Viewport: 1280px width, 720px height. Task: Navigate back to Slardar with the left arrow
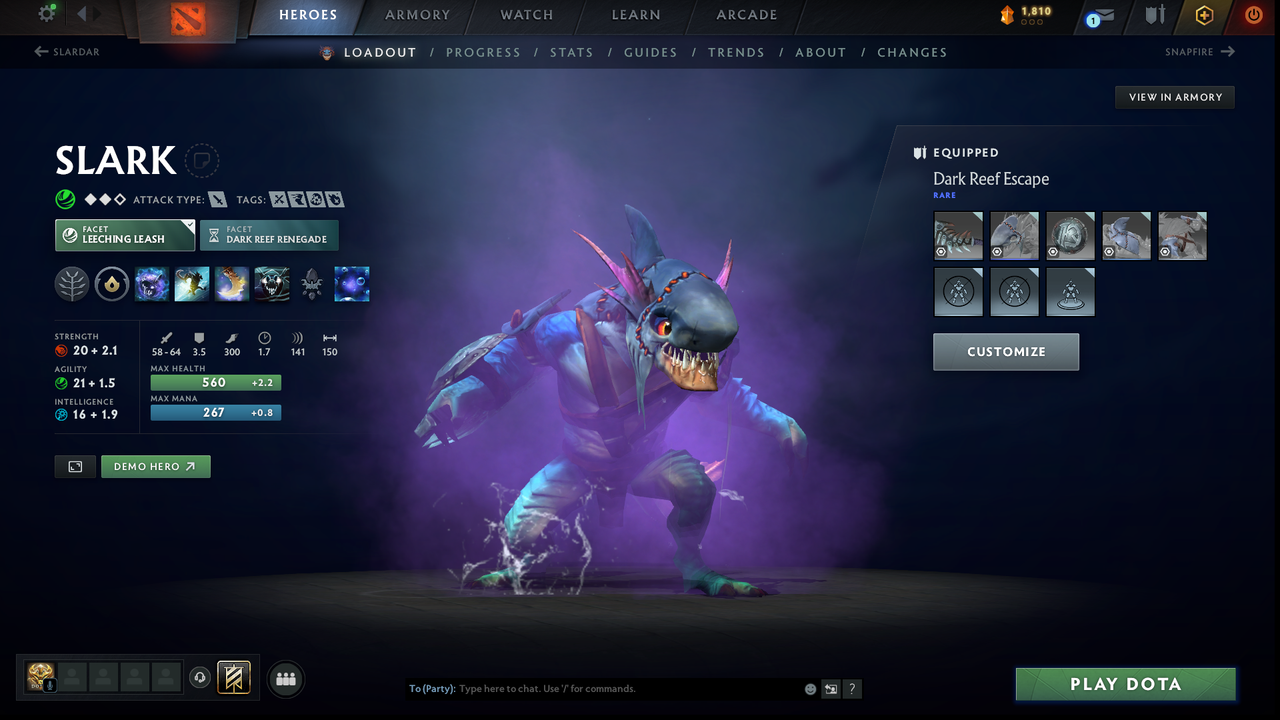pos(39,51)
